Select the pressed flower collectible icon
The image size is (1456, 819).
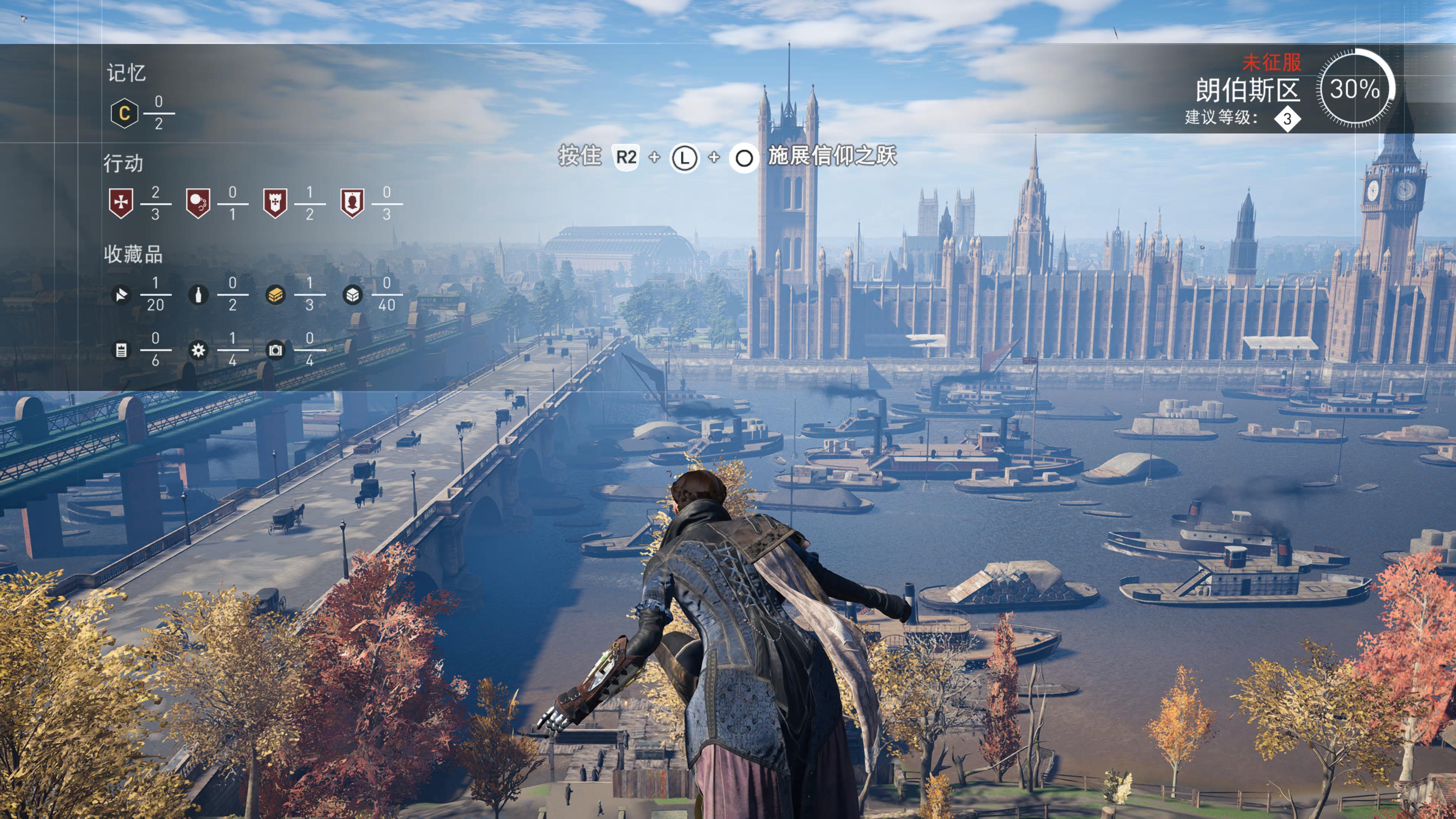pos(198,350)
